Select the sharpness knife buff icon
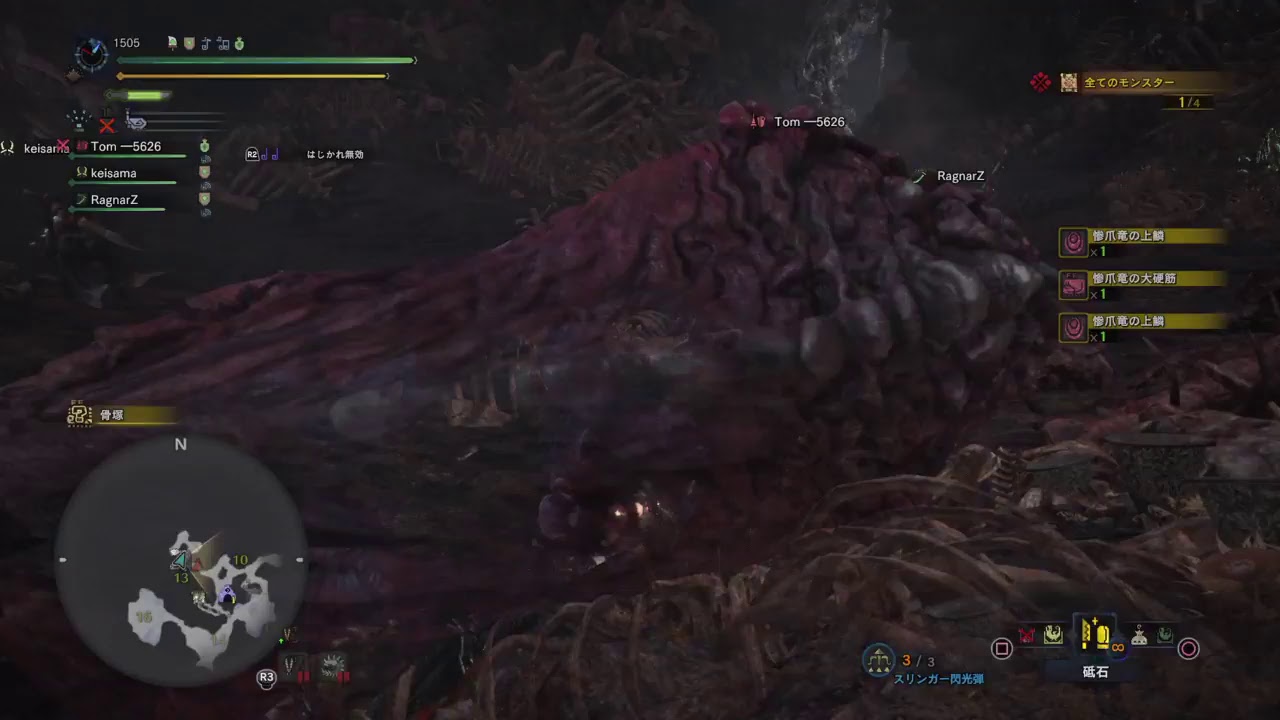The image size is (1280, 720). 171,44
